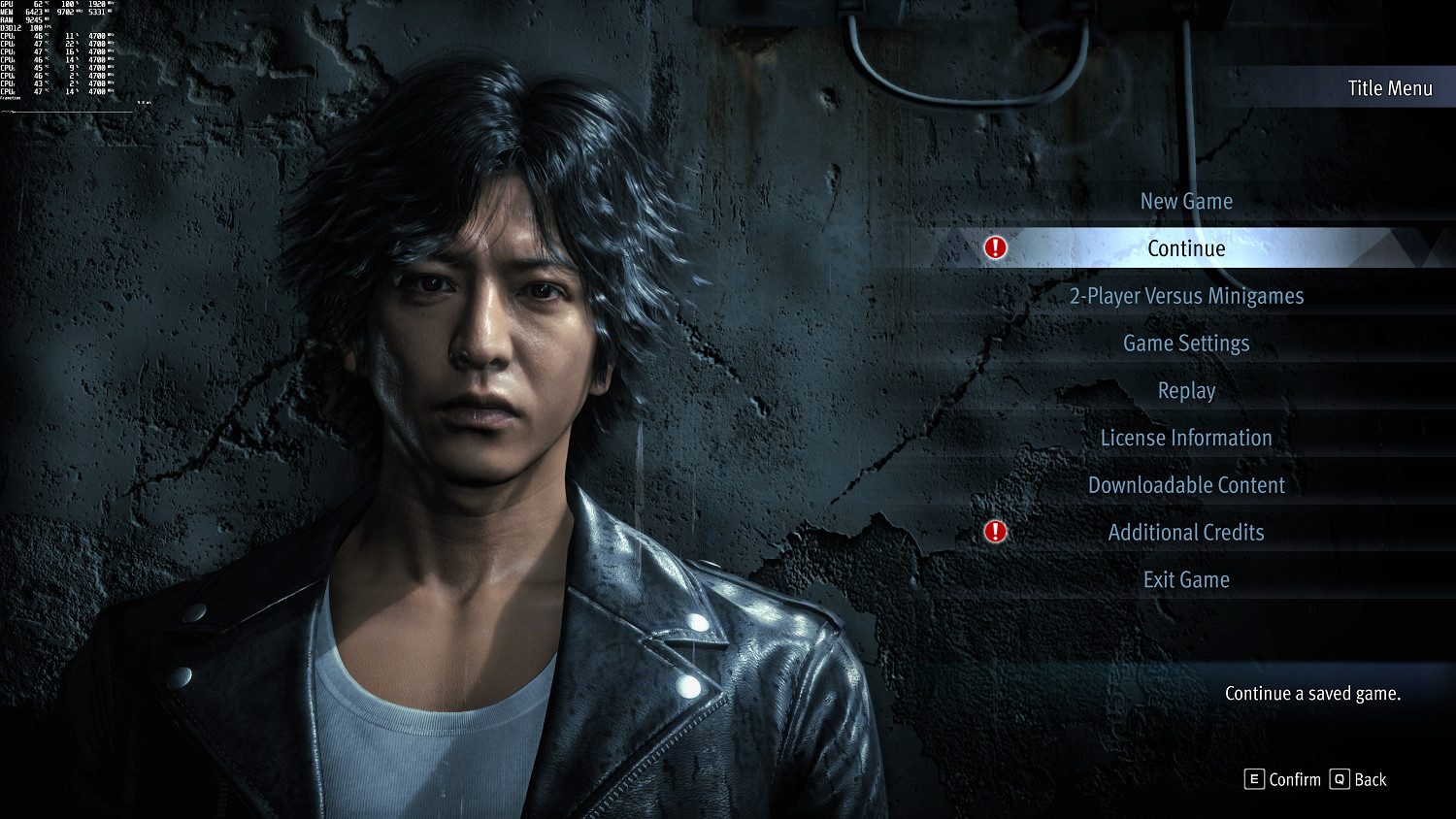Click Exit Game to quit
This screenshot has height=819, width=1456.
(x=1185, y=579)
